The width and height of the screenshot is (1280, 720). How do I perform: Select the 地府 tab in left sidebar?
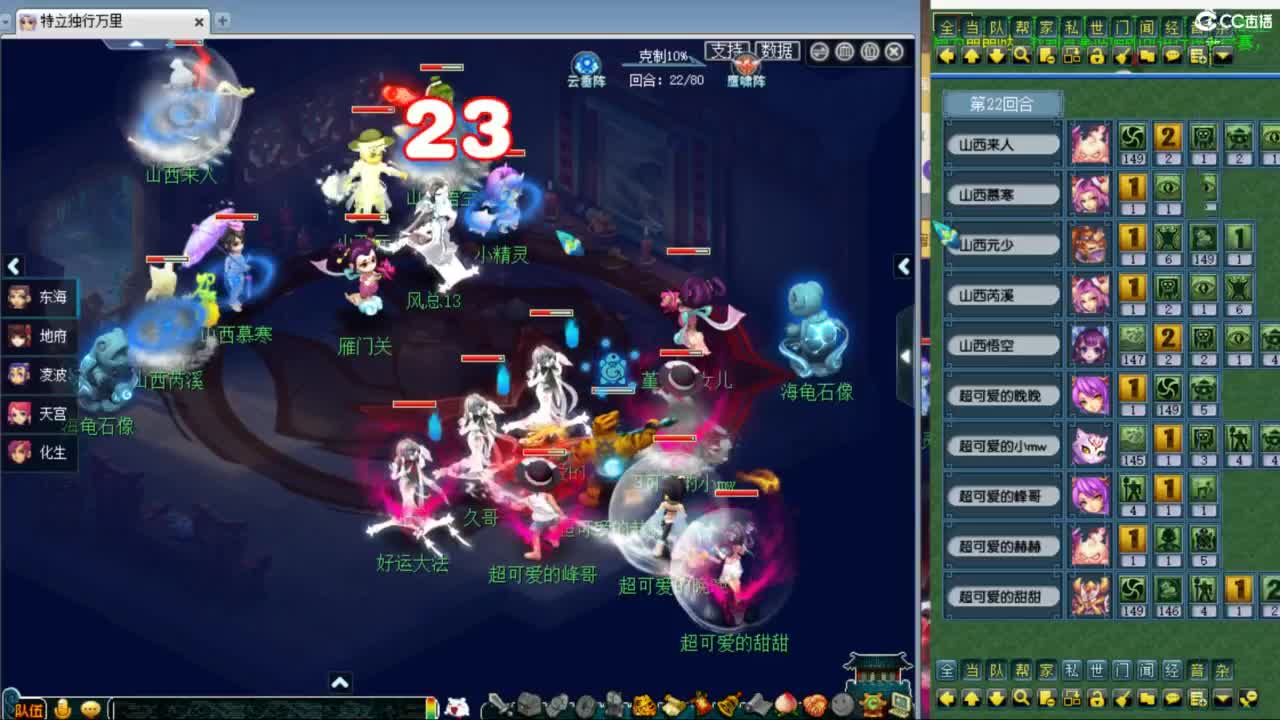[38, 337]
